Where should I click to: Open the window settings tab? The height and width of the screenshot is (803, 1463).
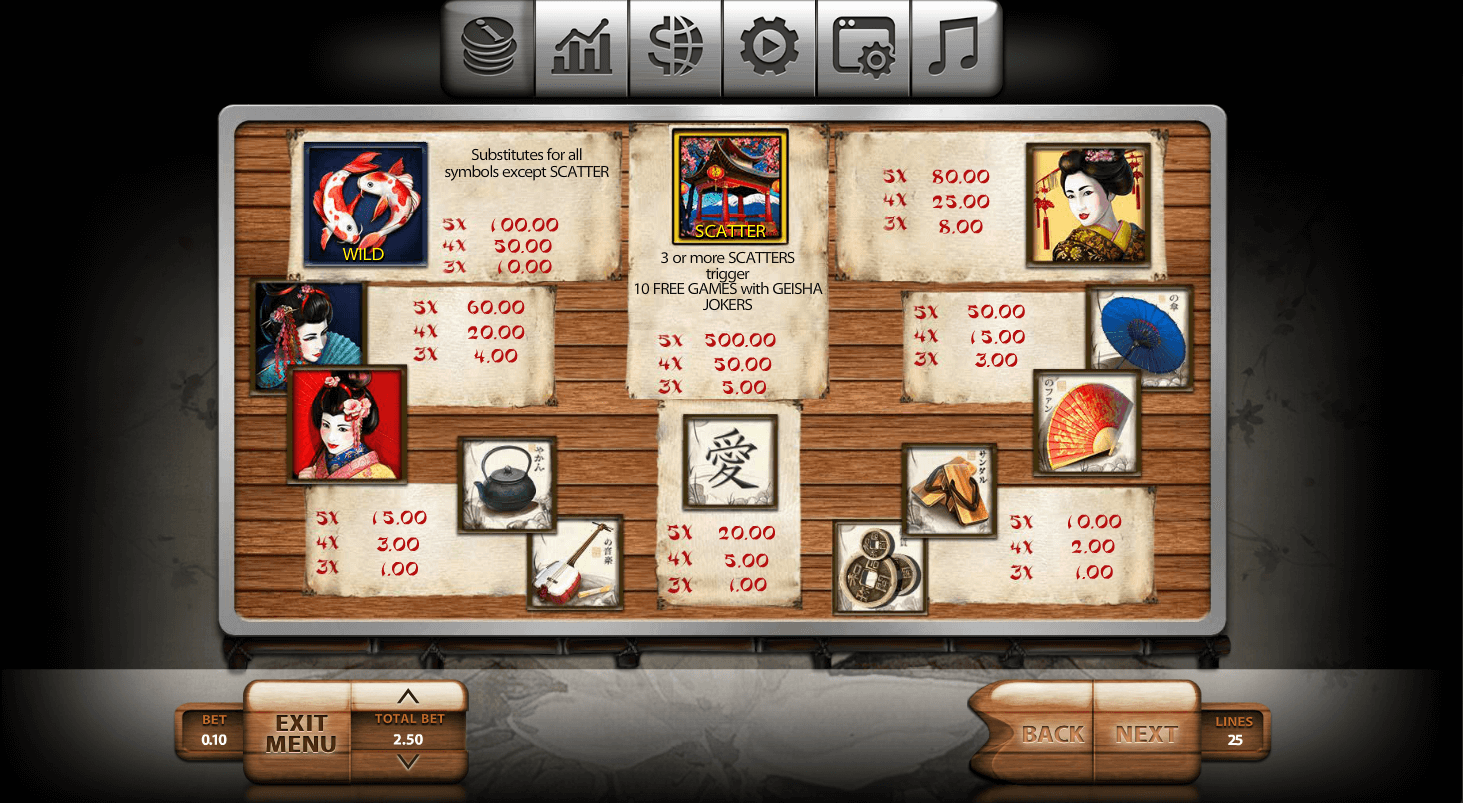pos(863,48)
